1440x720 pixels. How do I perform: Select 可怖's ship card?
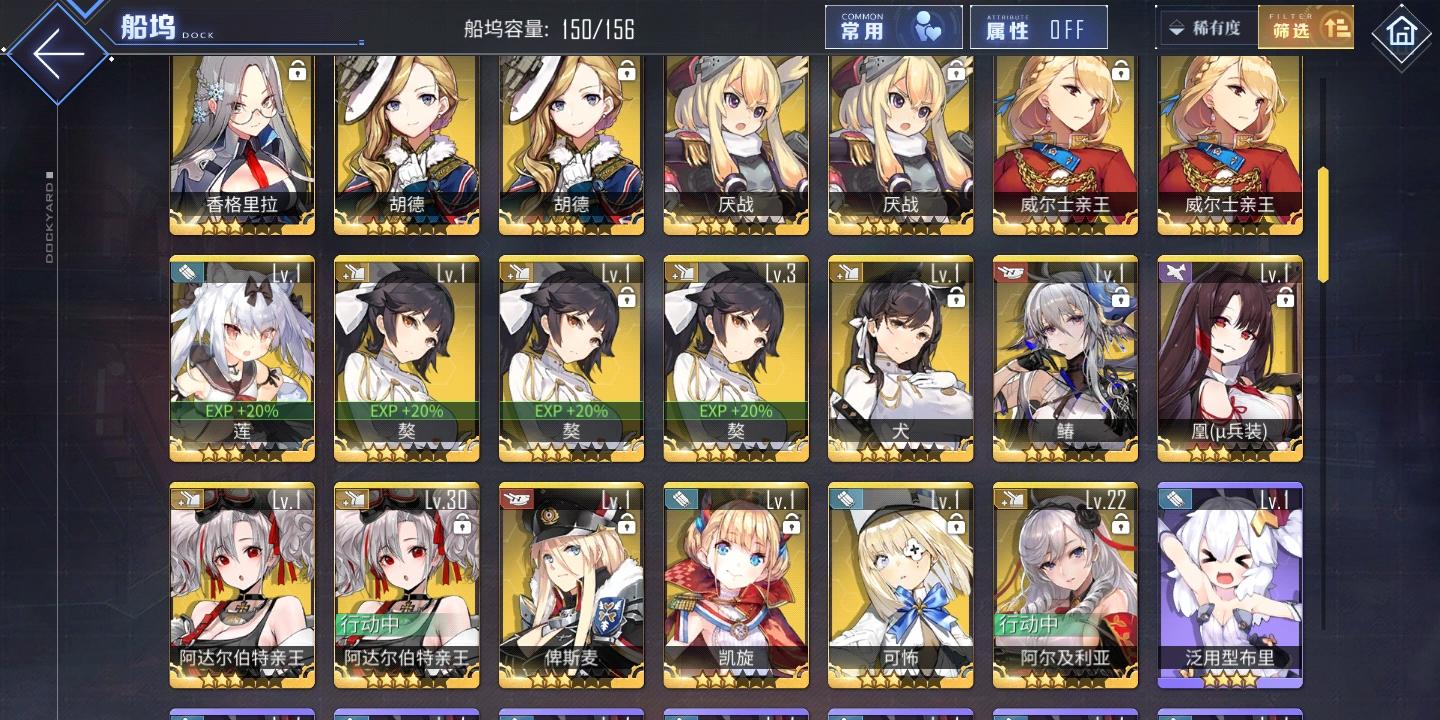[x=900, y=585]
